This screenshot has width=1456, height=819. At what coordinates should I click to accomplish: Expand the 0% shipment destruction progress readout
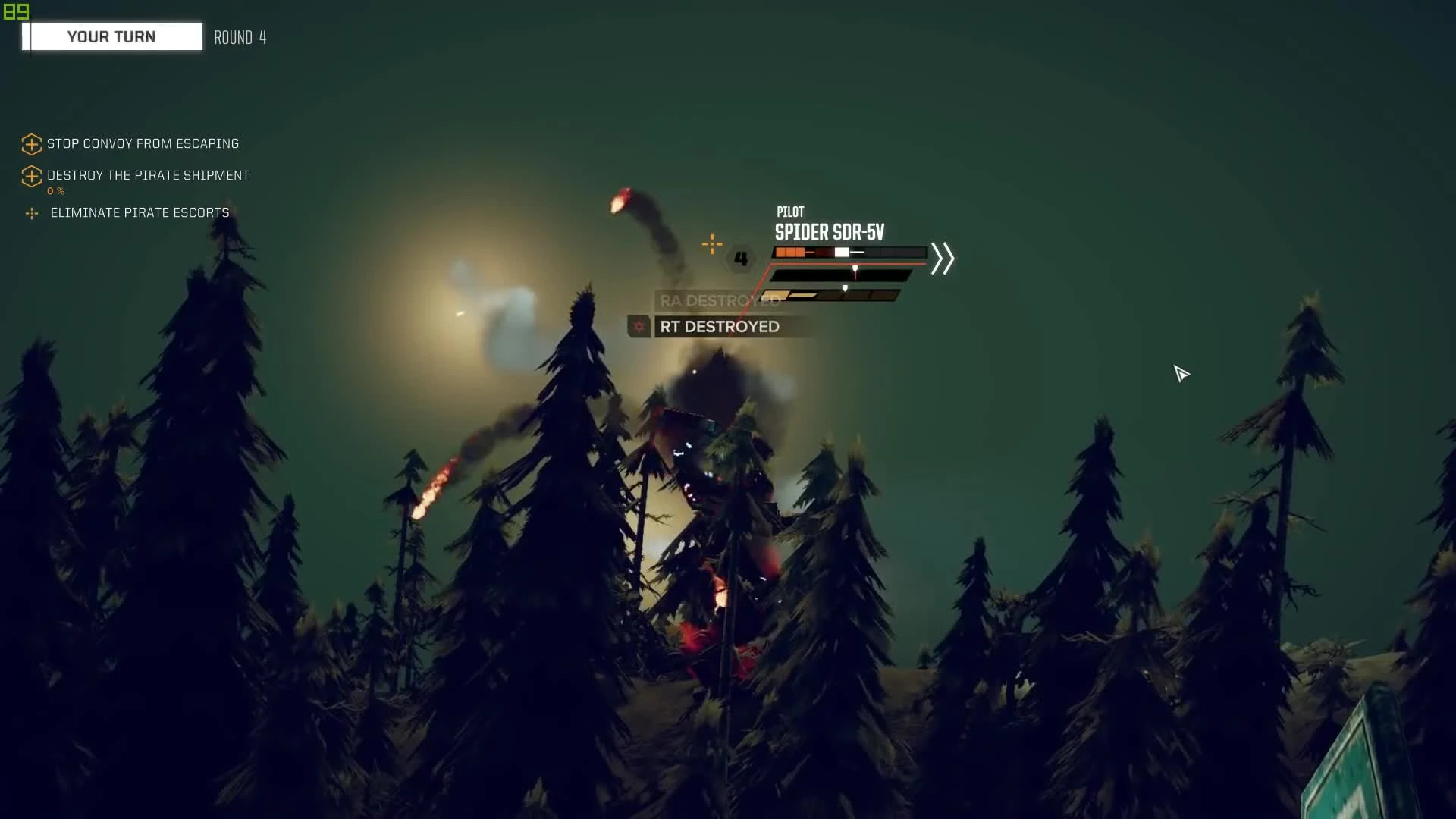[x=56, y=191]
